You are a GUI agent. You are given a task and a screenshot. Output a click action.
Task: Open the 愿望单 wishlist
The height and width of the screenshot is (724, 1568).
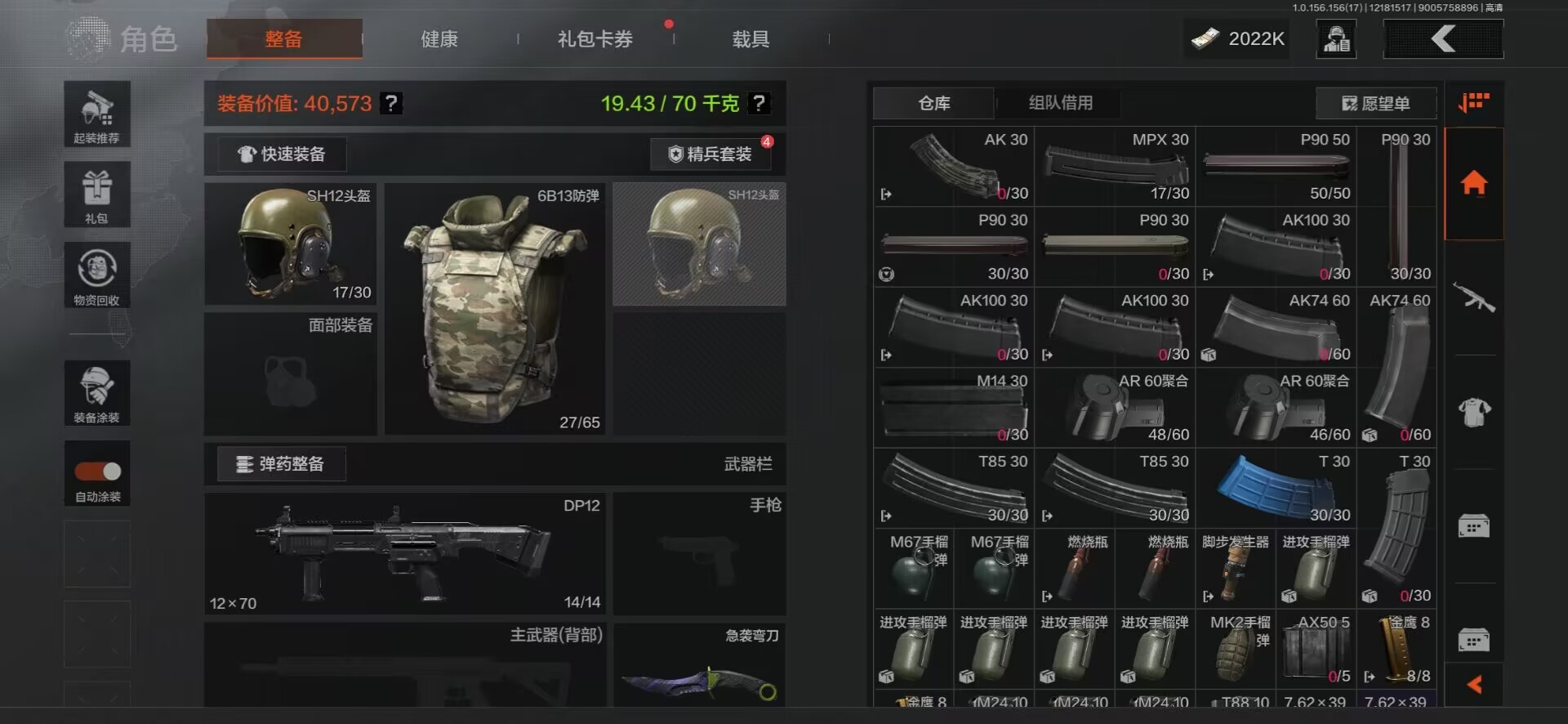point(1376,104)
